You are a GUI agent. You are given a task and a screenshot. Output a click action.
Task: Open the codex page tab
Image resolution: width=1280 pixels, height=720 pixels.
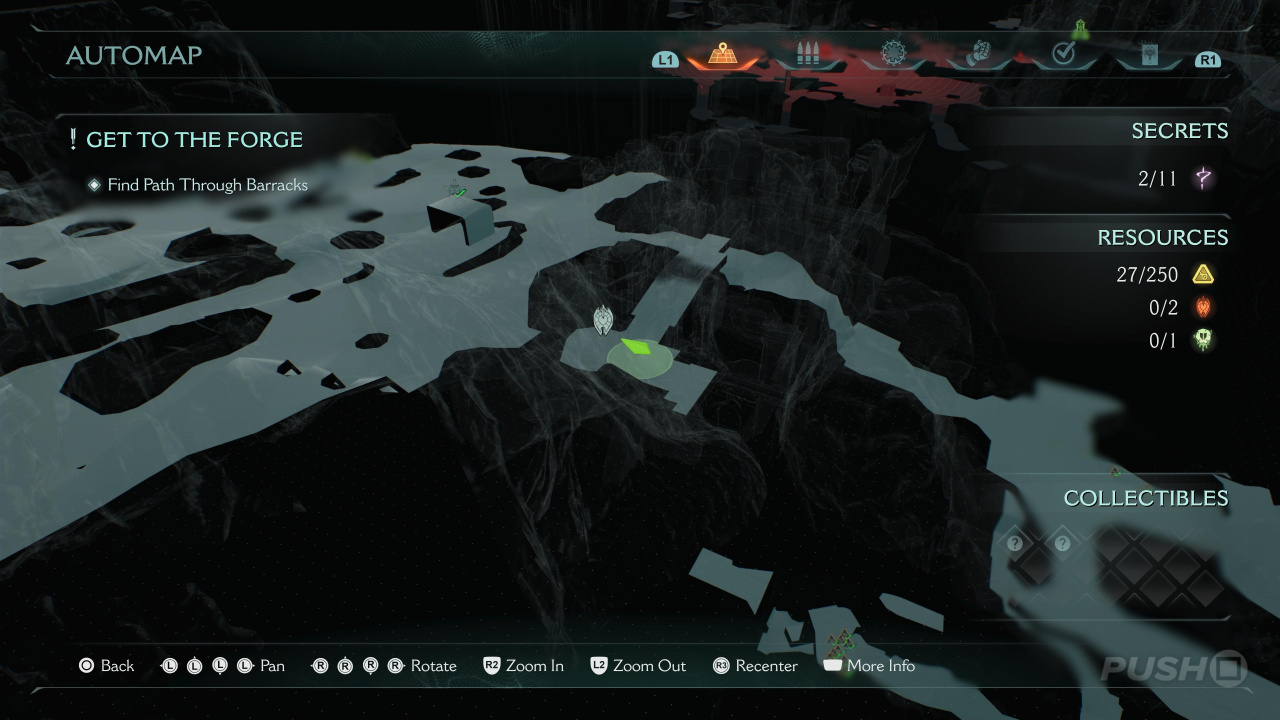[x=1148, y=55]
